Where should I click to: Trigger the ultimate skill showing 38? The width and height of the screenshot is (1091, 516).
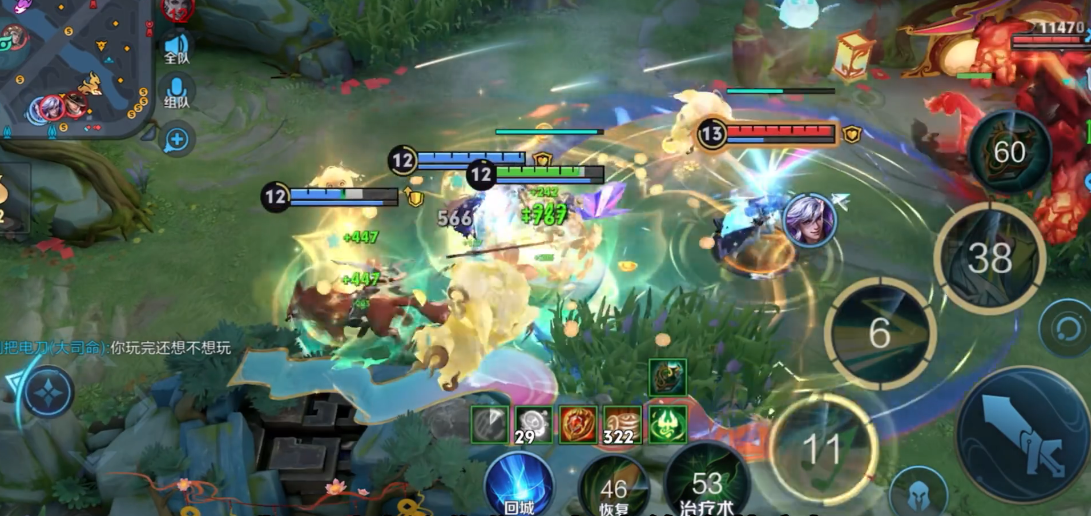pyautogui.click(x=990, y=258)
